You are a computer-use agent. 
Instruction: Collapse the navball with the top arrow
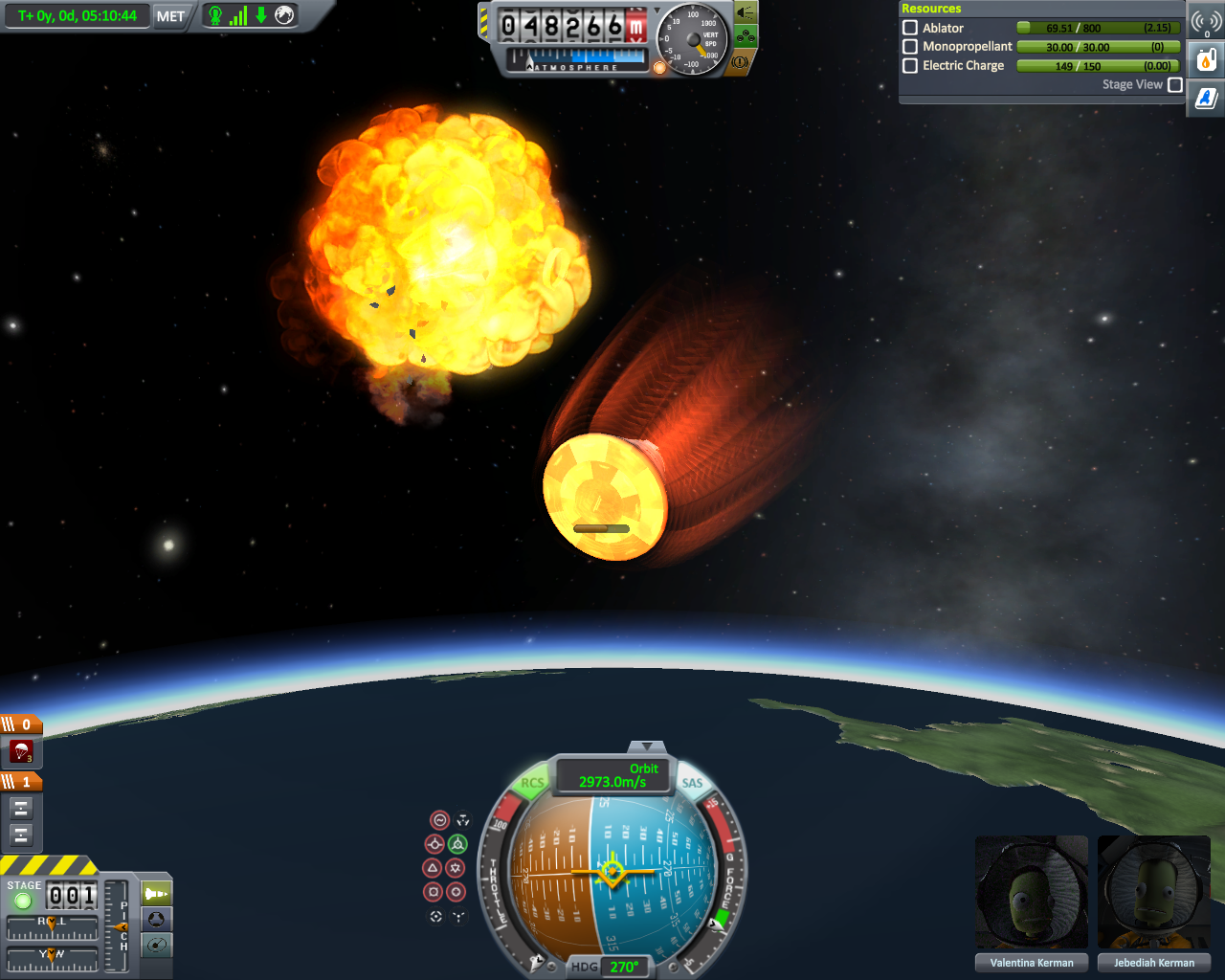(648, 746)
